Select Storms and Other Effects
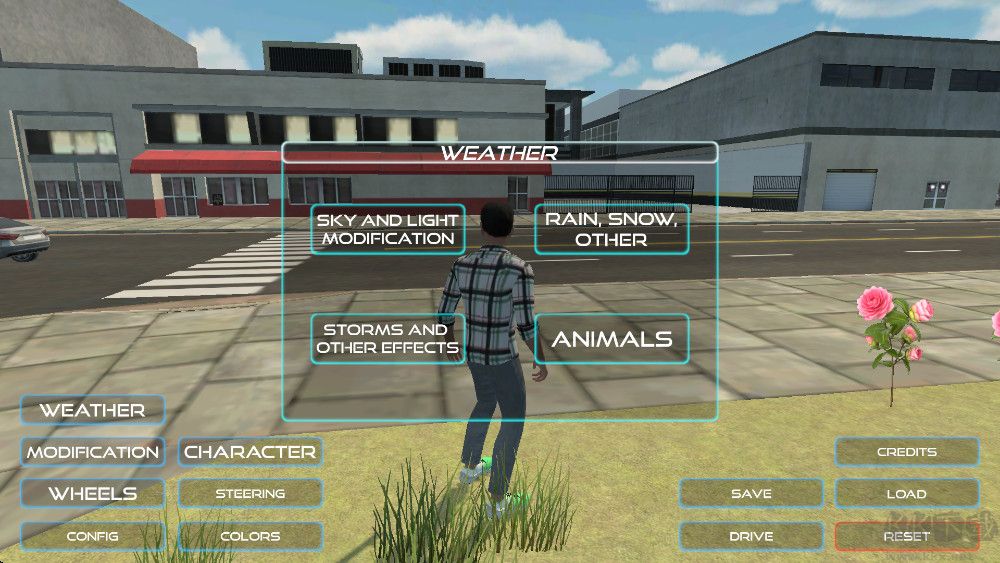The height and width of the screenshot is (563, 1000). pos(387,338)
